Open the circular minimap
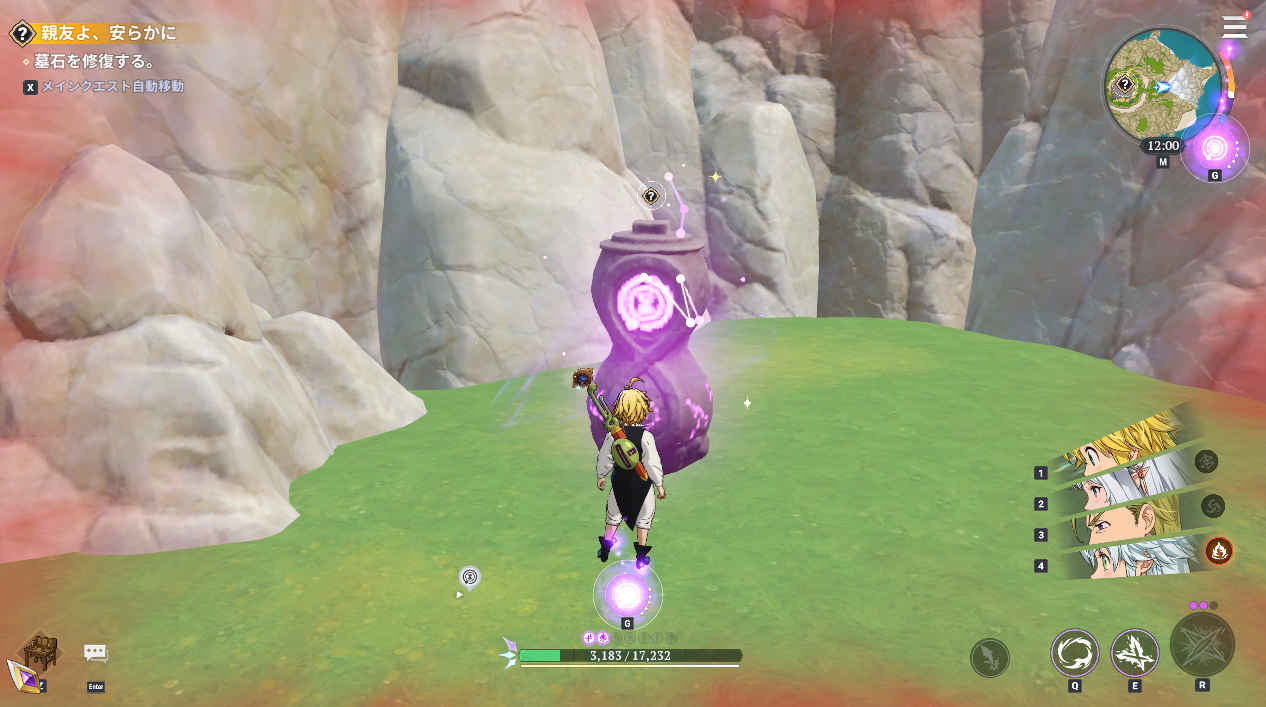Image resolution: width=1266 pixels, height=707 pixels. [x=1162, y=85]
